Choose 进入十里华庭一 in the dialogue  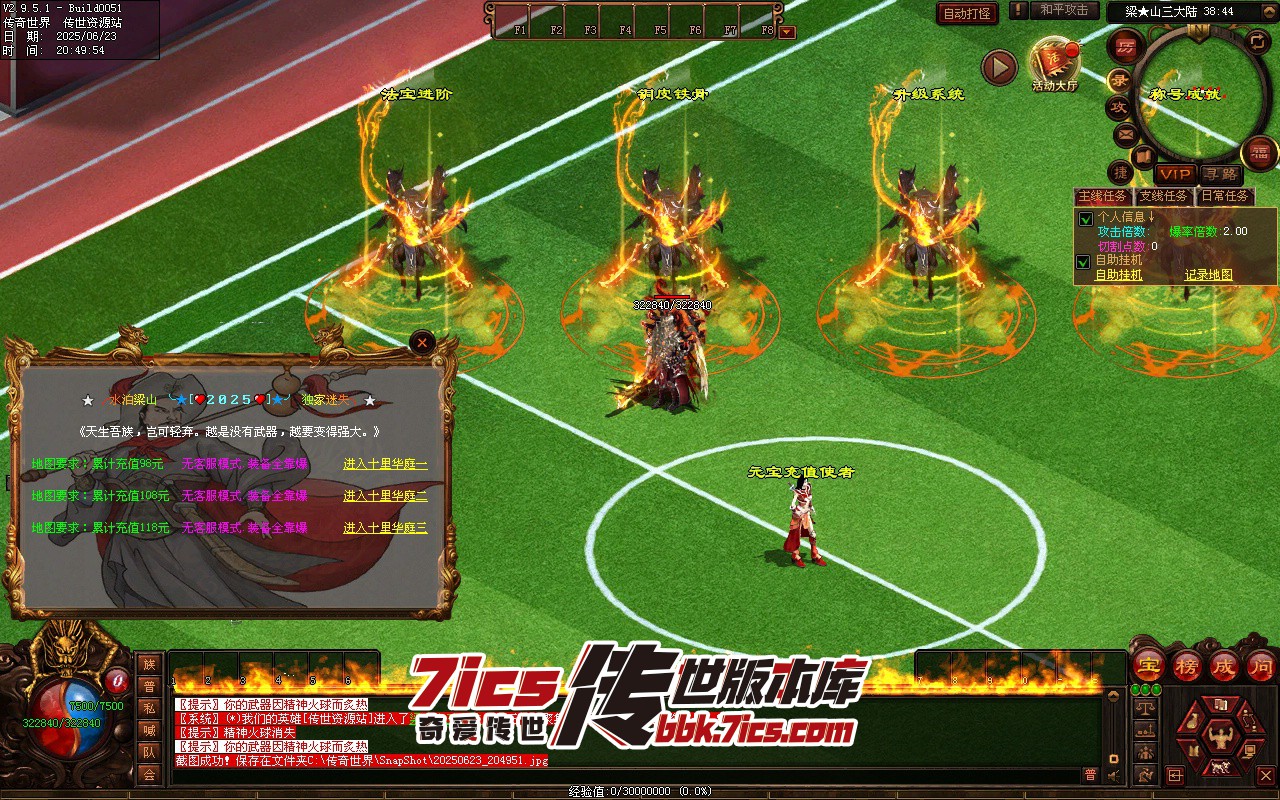pyautogui.click(x=385, y=465)
